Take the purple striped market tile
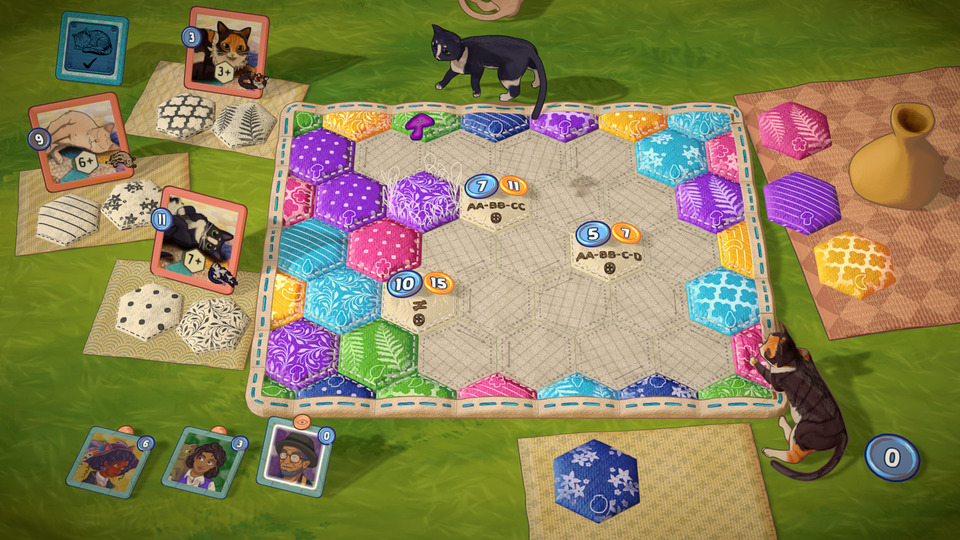Screen dimensions: 960x540 pos(803,200)
